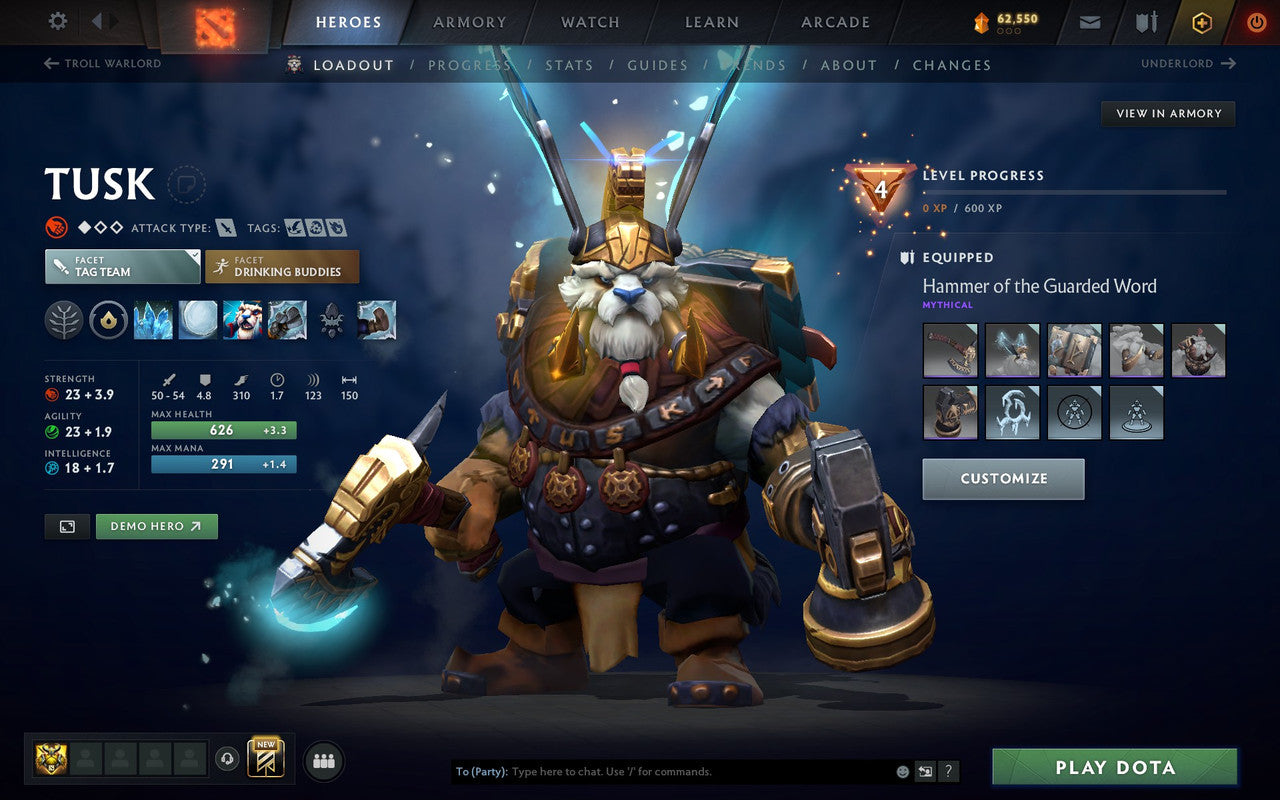Open the Snowball ability icon
1280x800 pixels.
[x=198, y=320]
